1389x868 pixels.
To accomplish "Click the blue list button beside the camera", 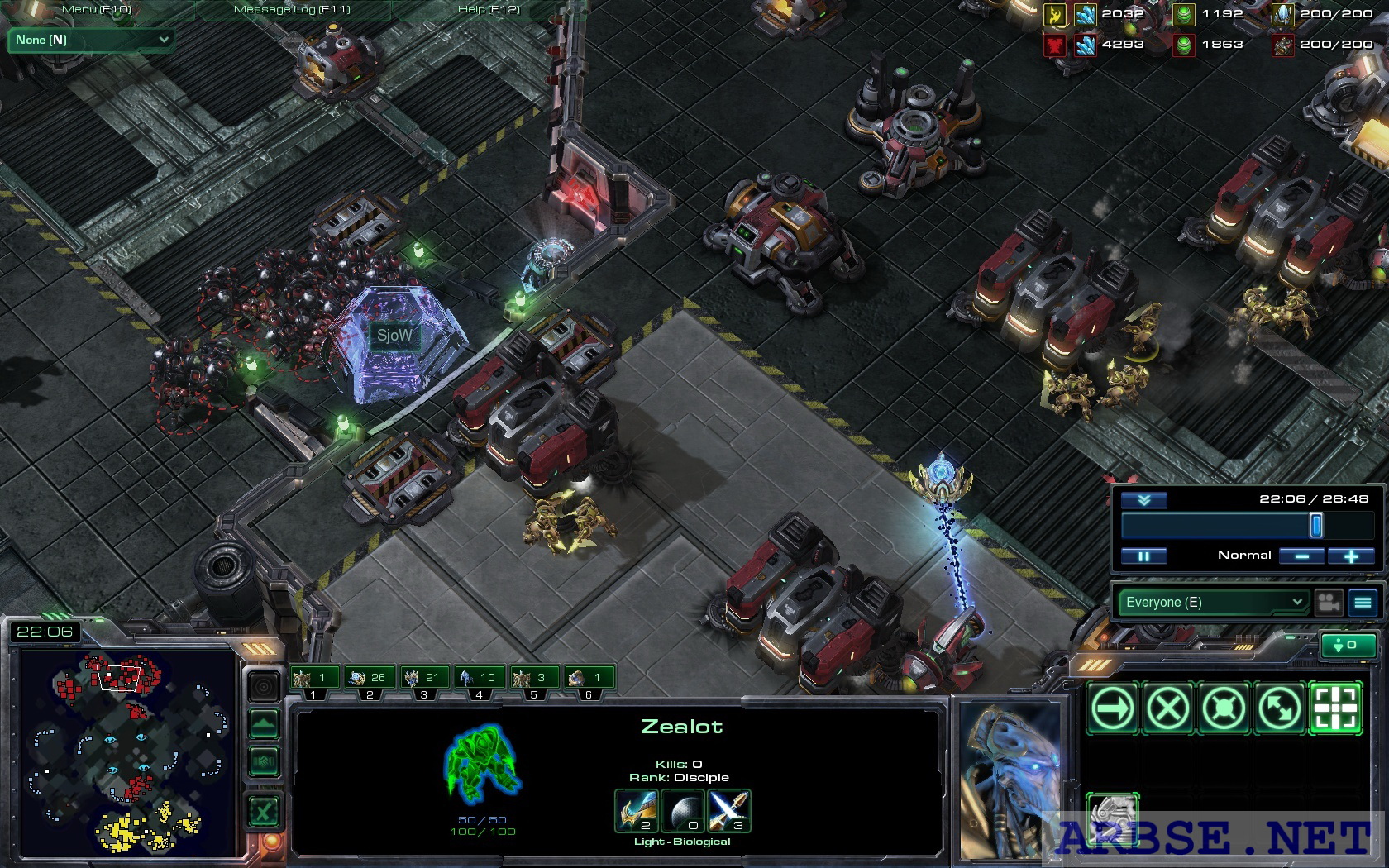I will (1363, 602).
